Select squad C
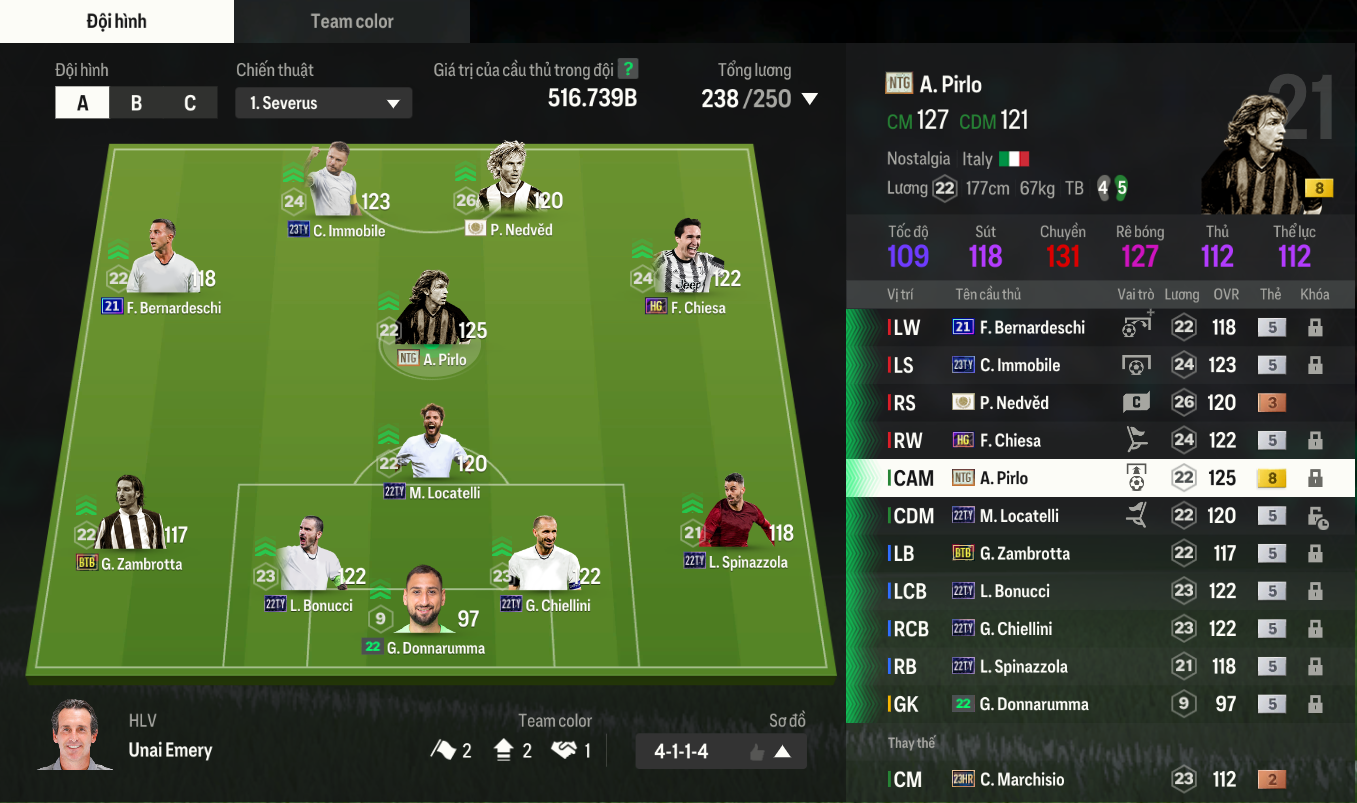1357x803 pixels. [190, 103]
